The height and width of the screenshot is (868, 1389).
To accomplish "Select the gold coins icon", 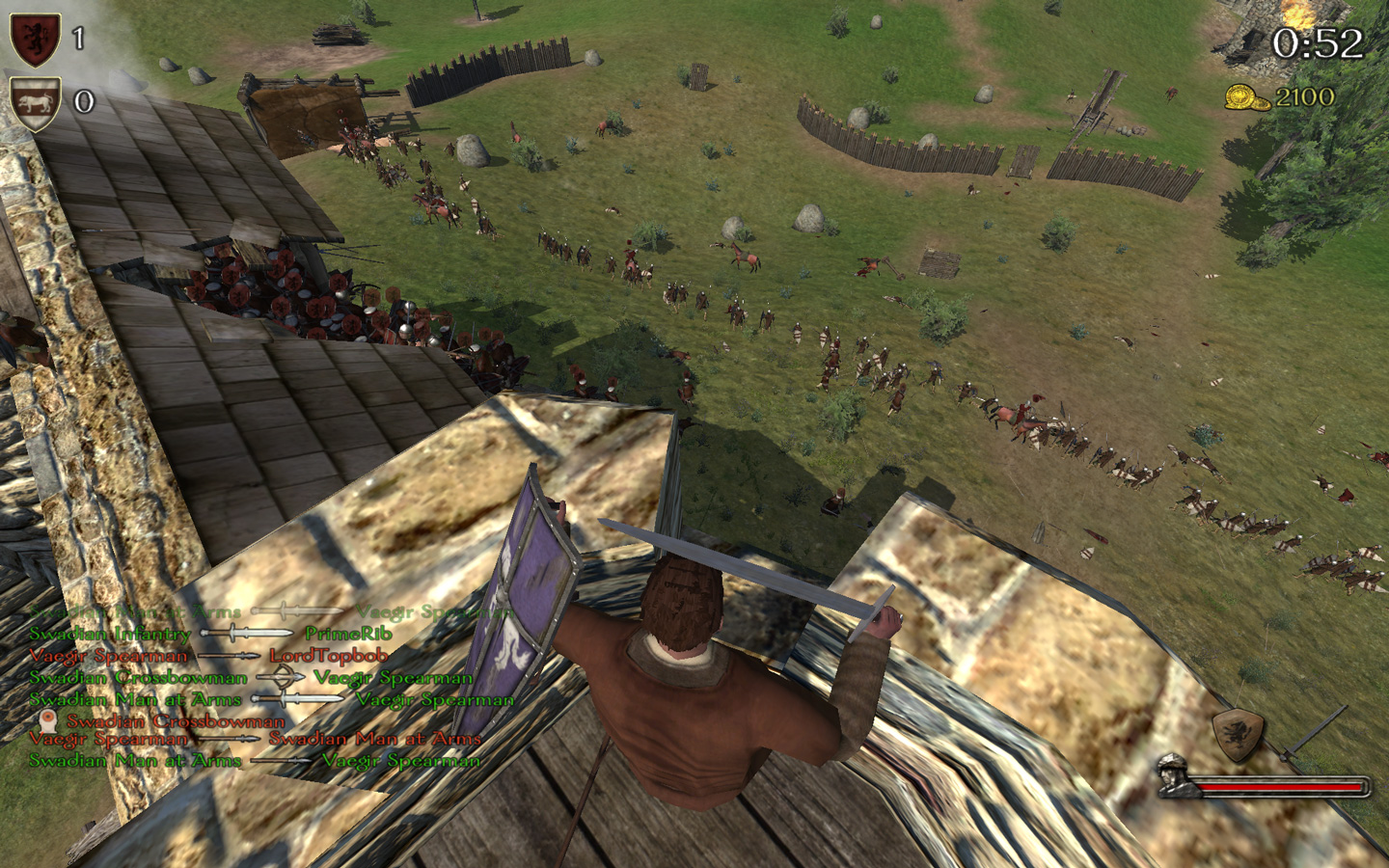I will (1244, 96).
